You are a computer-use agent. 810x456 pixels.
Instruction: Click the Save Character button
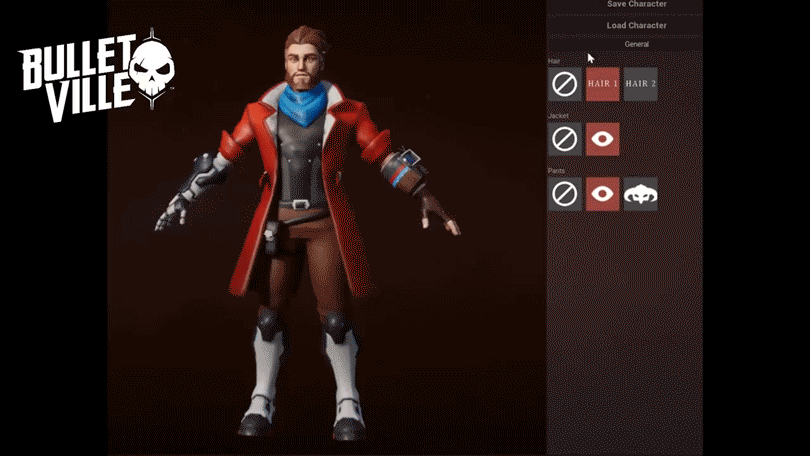[x=636, y=5]
